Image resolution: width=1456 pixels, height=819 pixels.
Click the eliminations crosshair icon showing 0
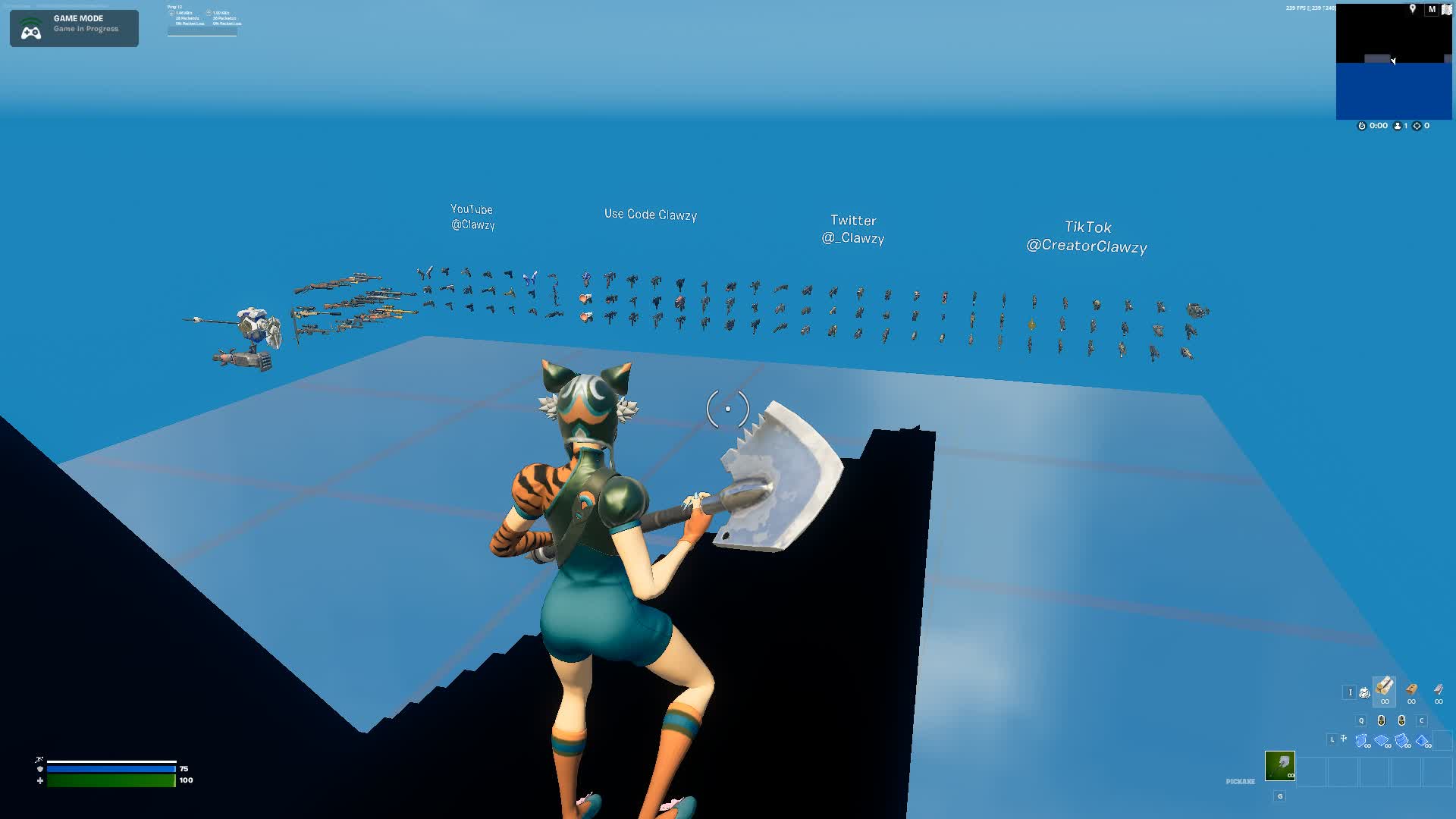(1417, 126)
